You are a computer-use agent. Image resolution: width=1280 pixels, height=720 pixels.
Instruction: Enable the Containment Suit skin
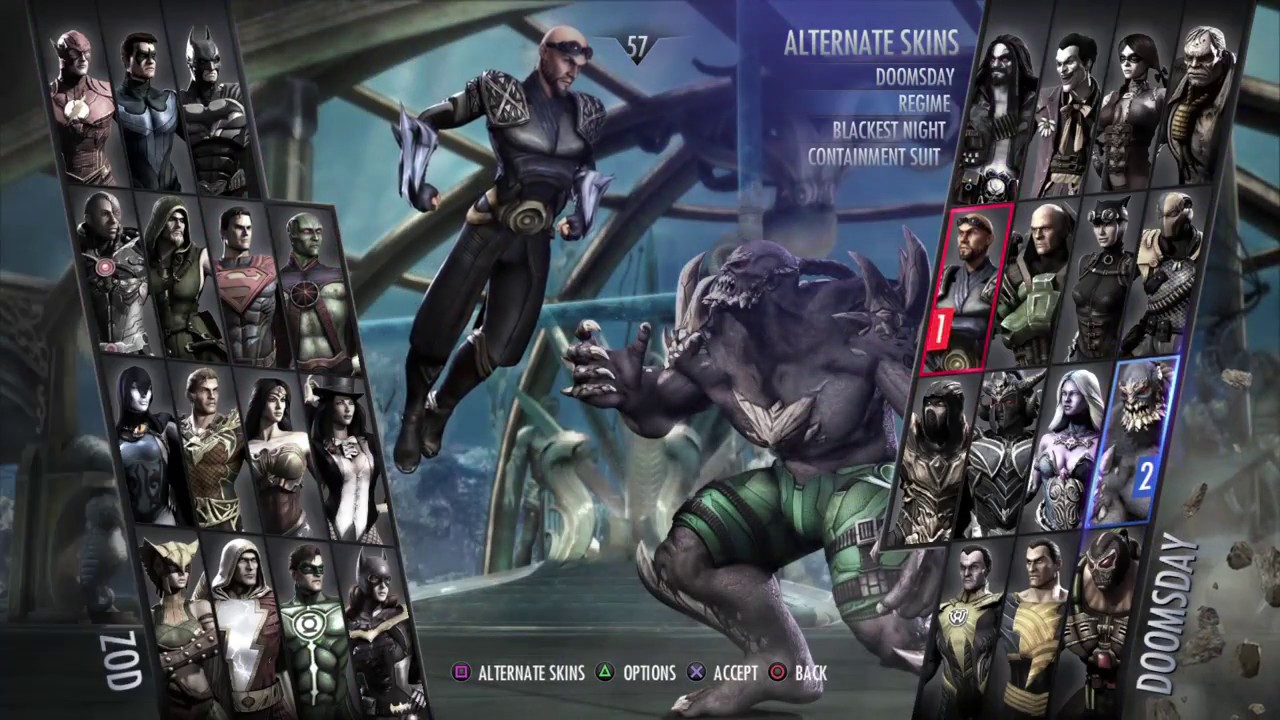[873, 156]
